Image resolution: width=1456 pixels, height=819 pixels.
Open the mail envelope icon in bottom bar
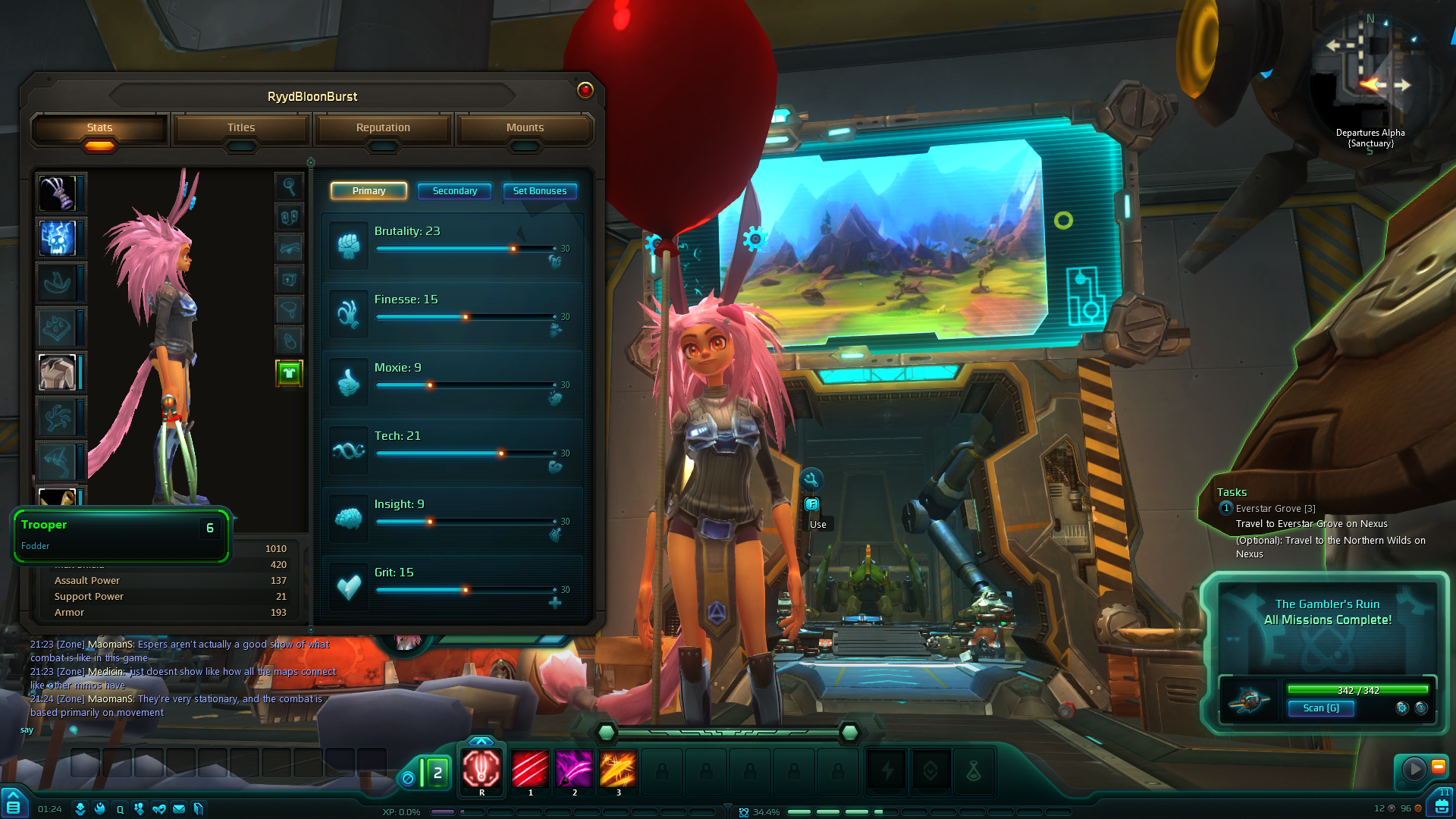[179, 809]
